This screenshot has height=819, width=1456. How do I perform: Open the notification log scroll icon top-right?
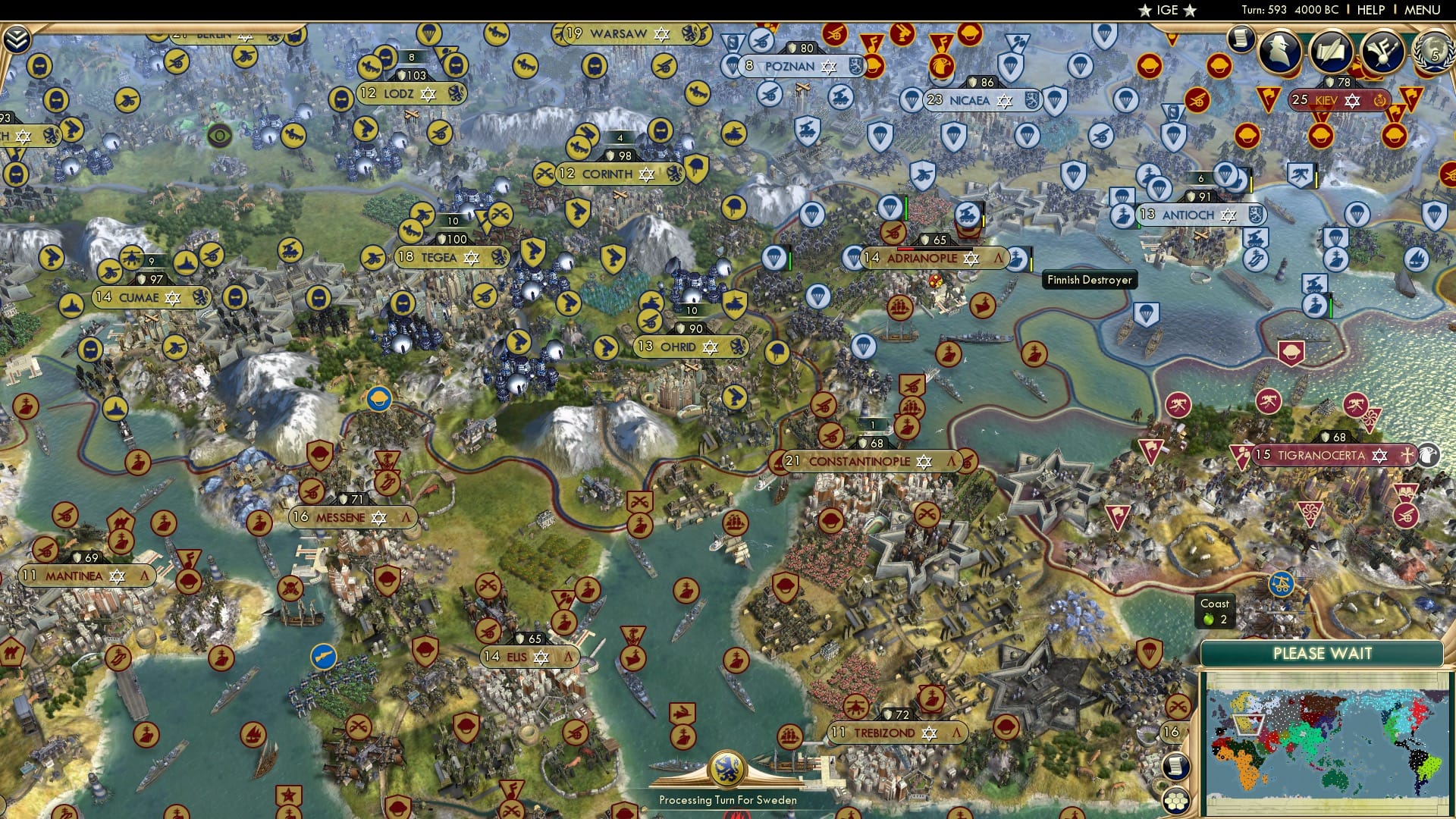point(1240,39)
